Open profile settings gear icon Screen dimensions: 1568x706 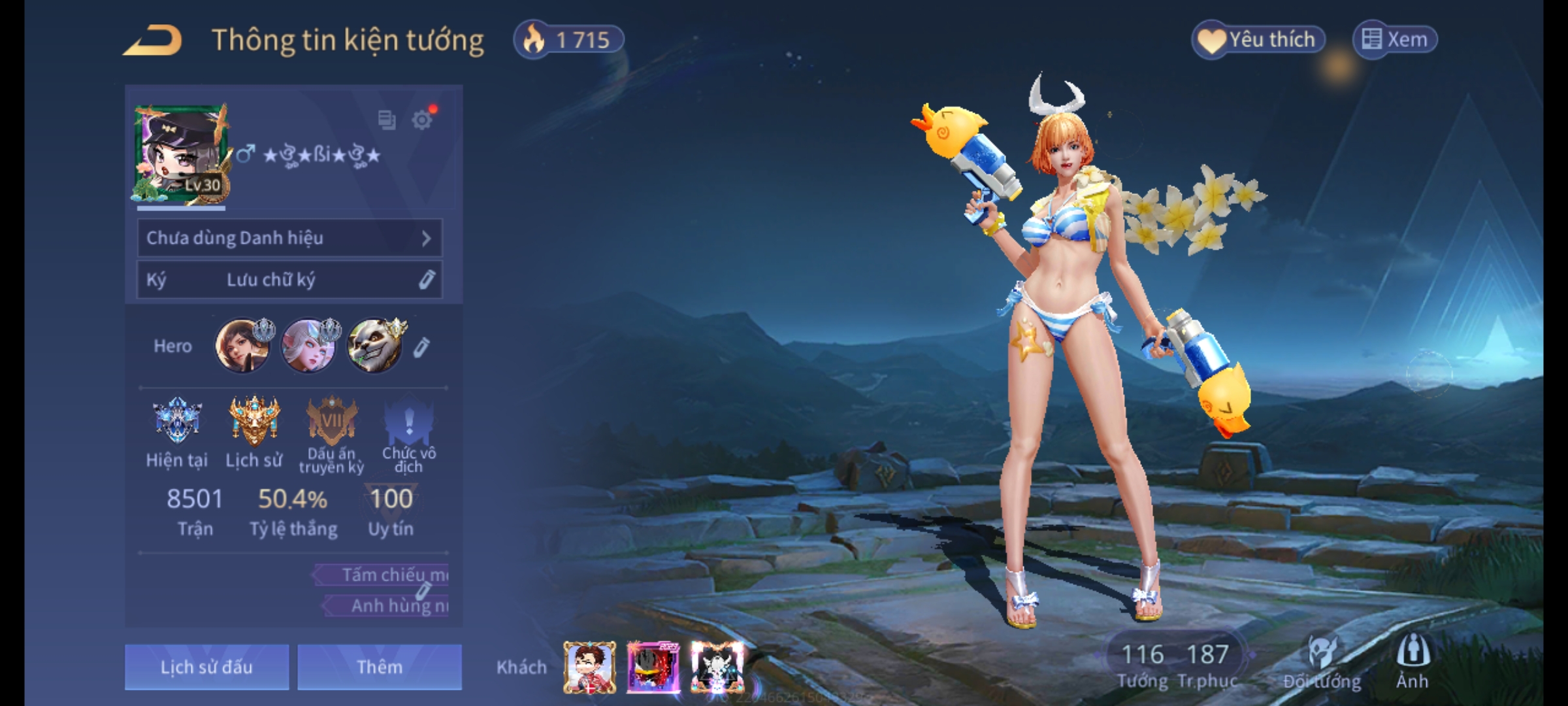(422, 120)
